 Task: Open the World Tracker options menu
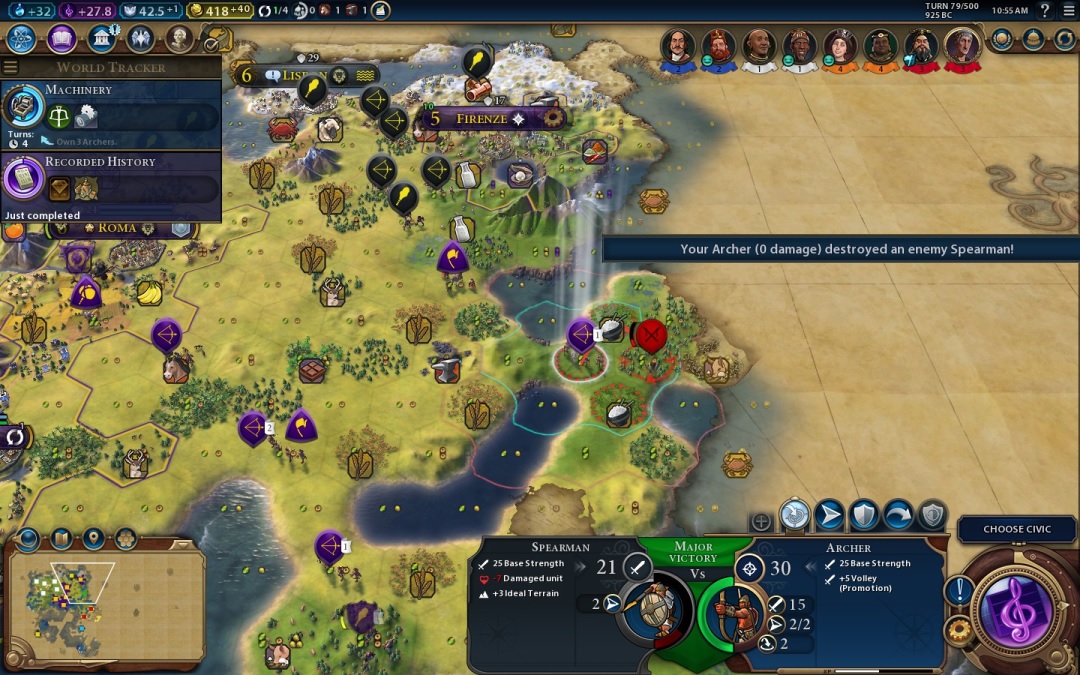coord(11,67)
